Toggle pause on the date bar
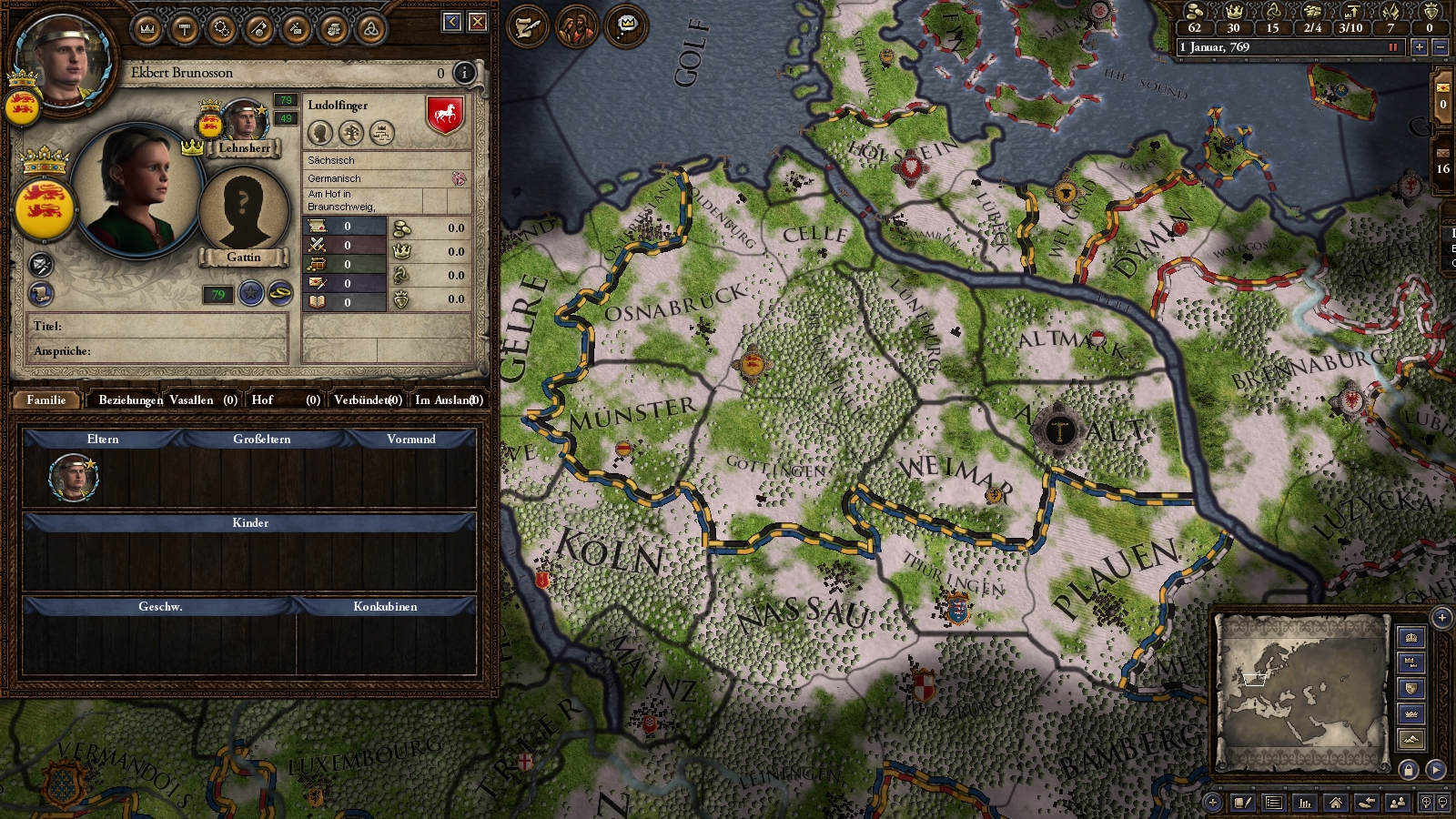 tap(1392, 47)
